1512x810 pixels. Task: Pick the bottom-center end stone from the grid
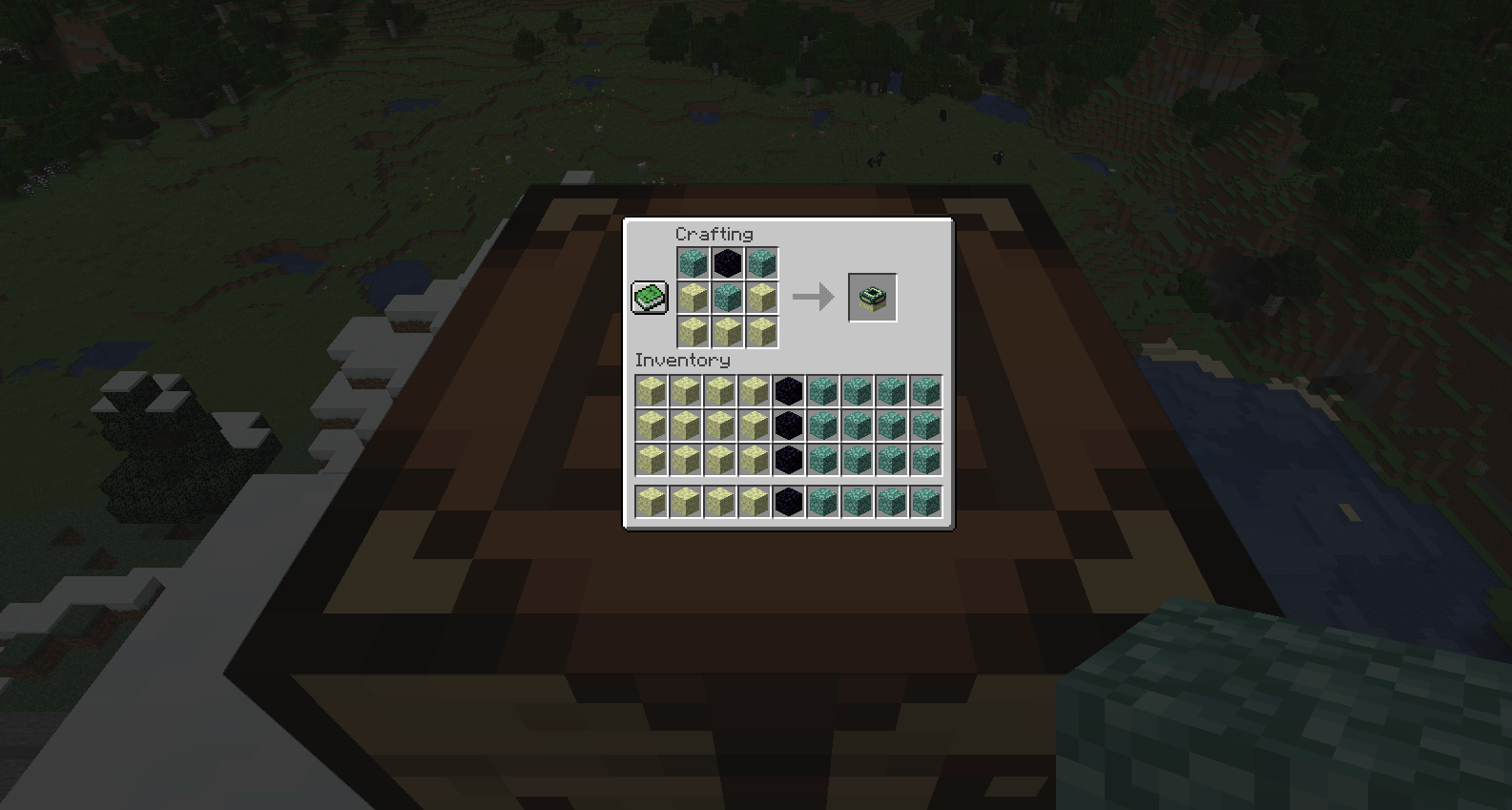pos(728,333)
